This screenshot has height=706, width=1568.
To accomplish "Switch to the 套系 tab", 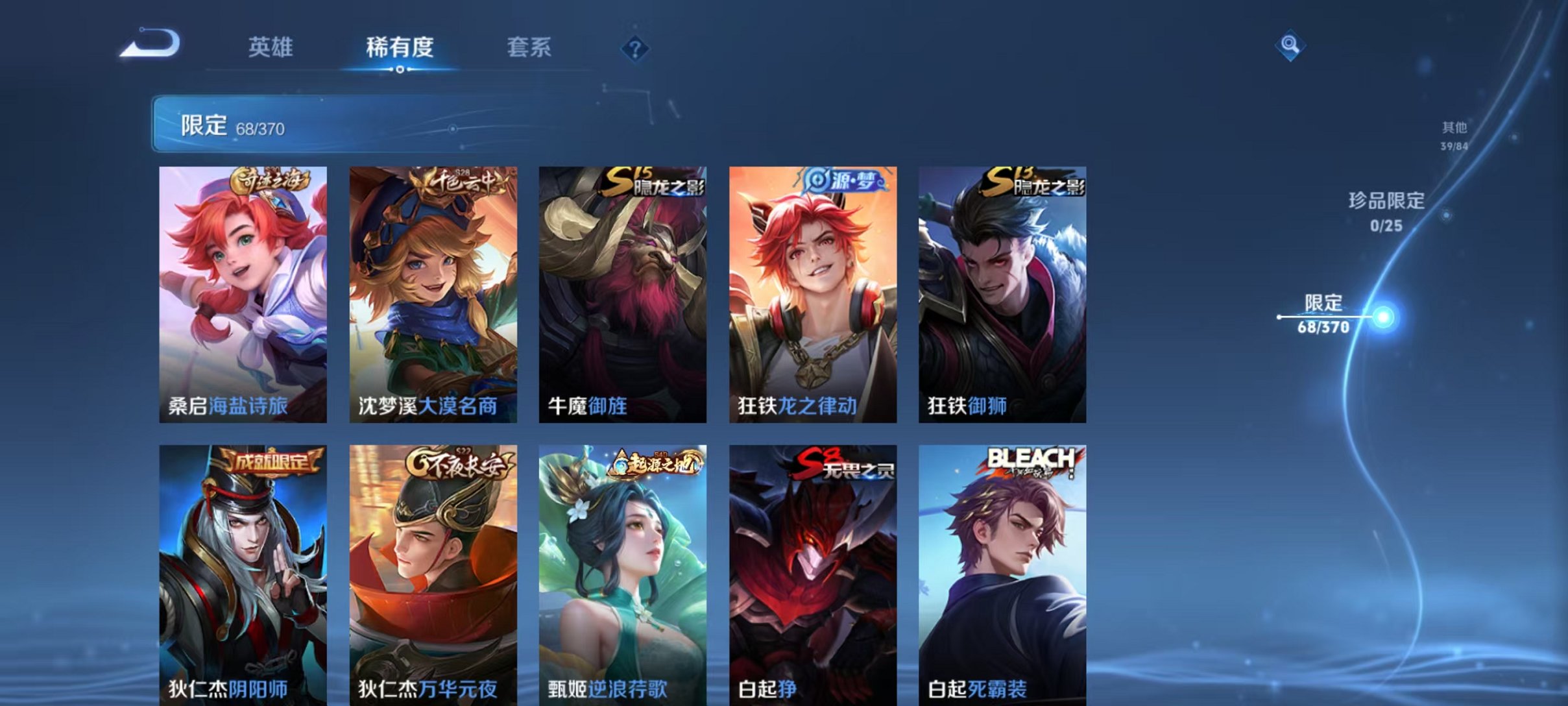I will click(x=529, y=46).
